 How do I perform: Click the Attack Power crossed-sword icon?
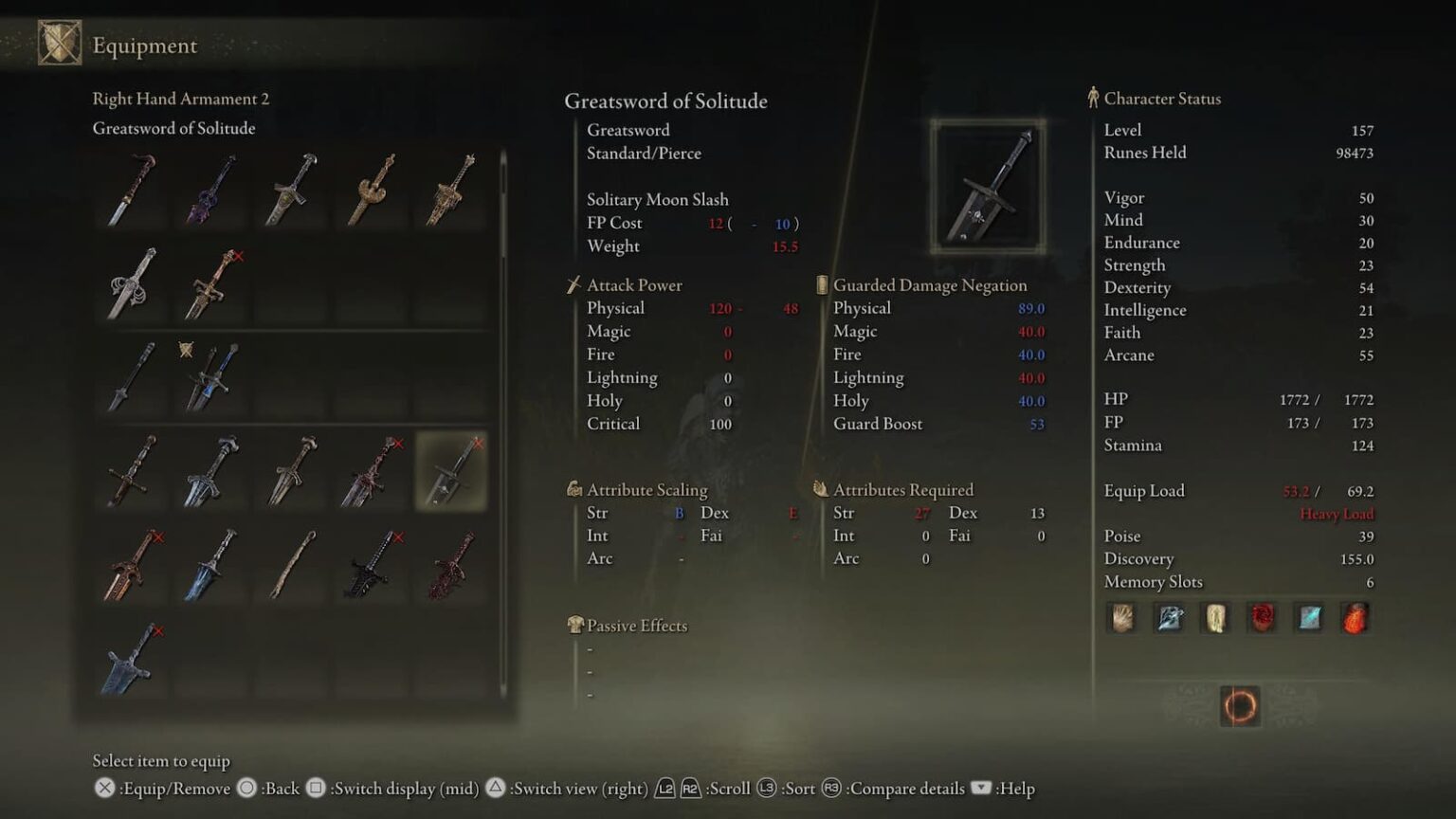click(x=573, y=284)
